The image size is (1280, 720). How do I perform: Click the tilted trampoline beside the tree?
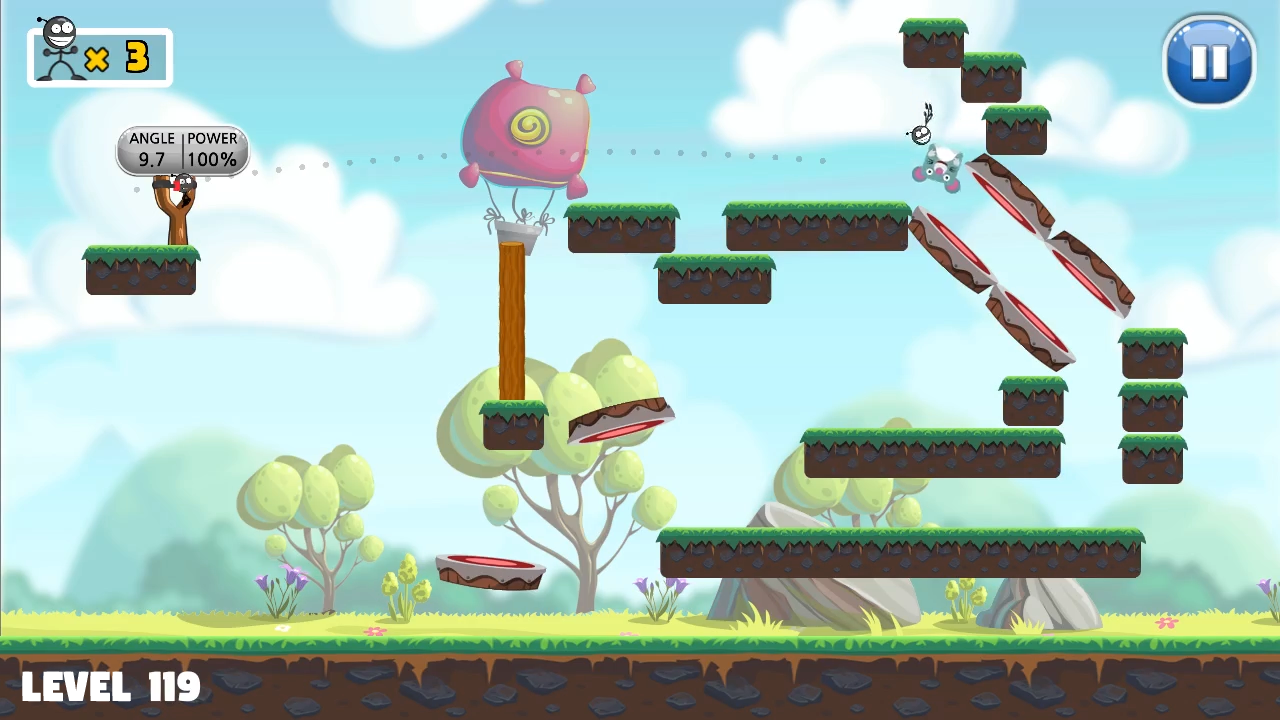(620, 422)
